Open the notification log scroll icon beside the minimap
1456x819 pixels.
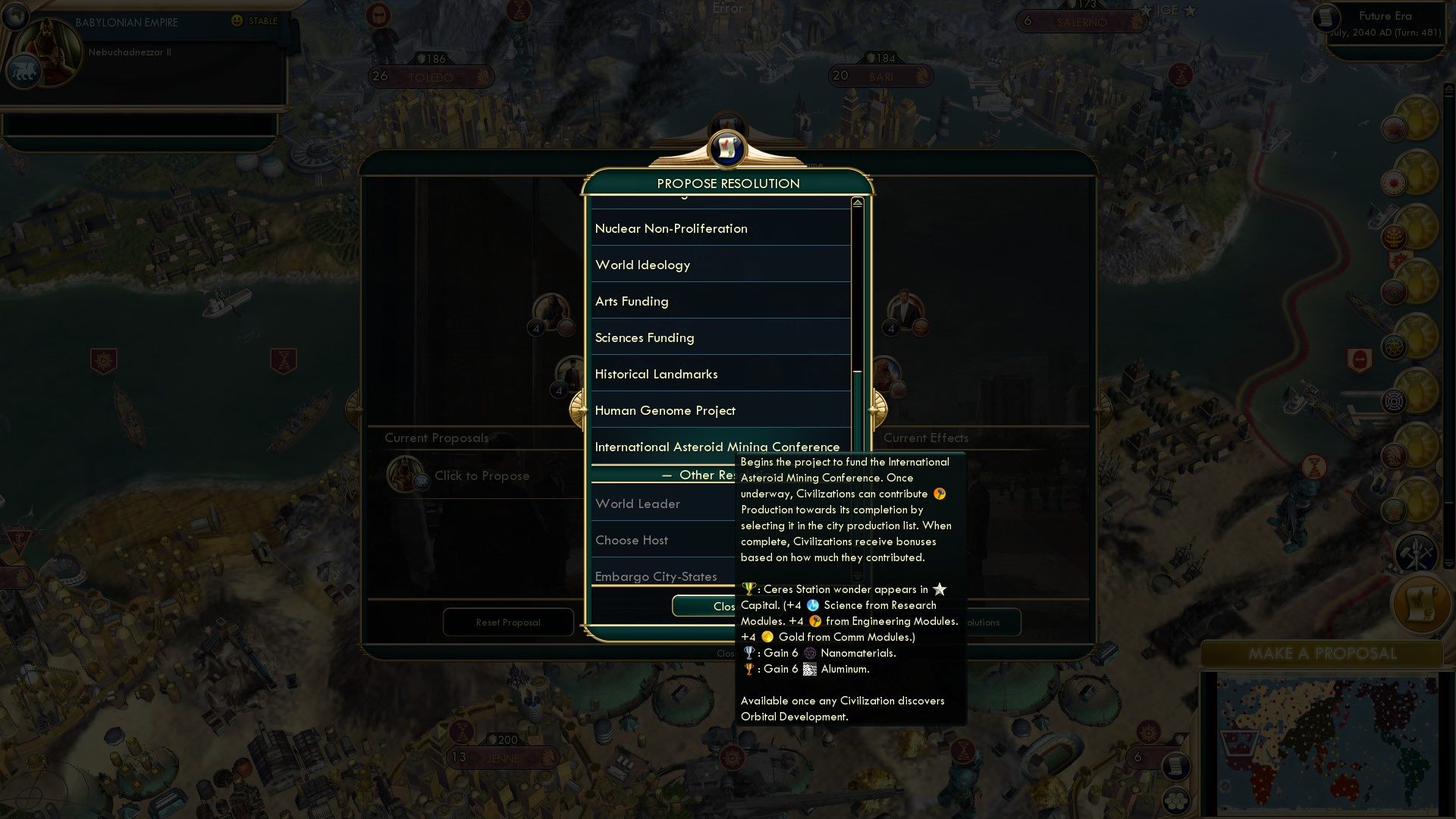pos(1176,767)
